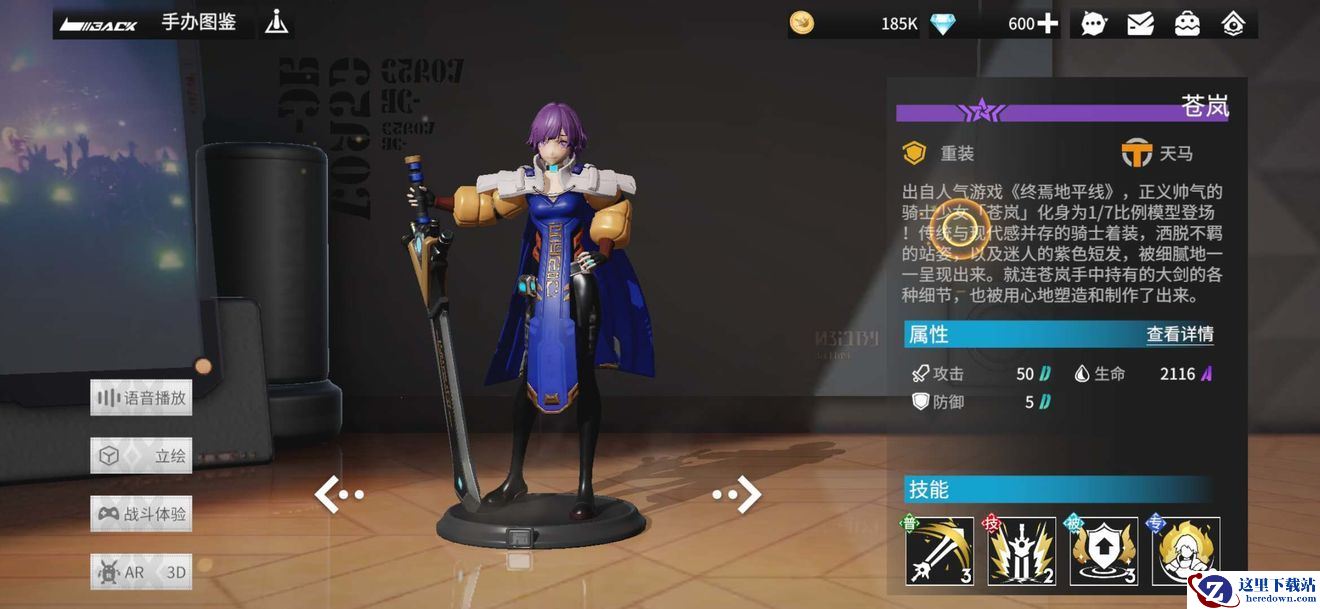Image resolution: width=1320 pixels, height=609 pixels.
Task: Select the lightning sword skill icon
Action: click(x=1022, y=551)
